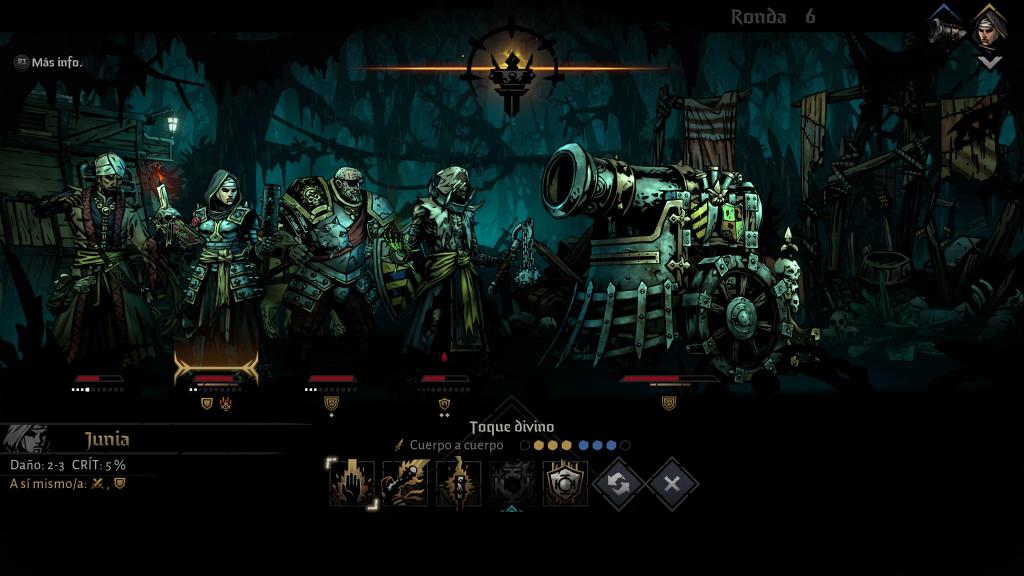The image size is (1024, 576).
Task: Click the torch flame emblem at top
Action: pos(512,70)
